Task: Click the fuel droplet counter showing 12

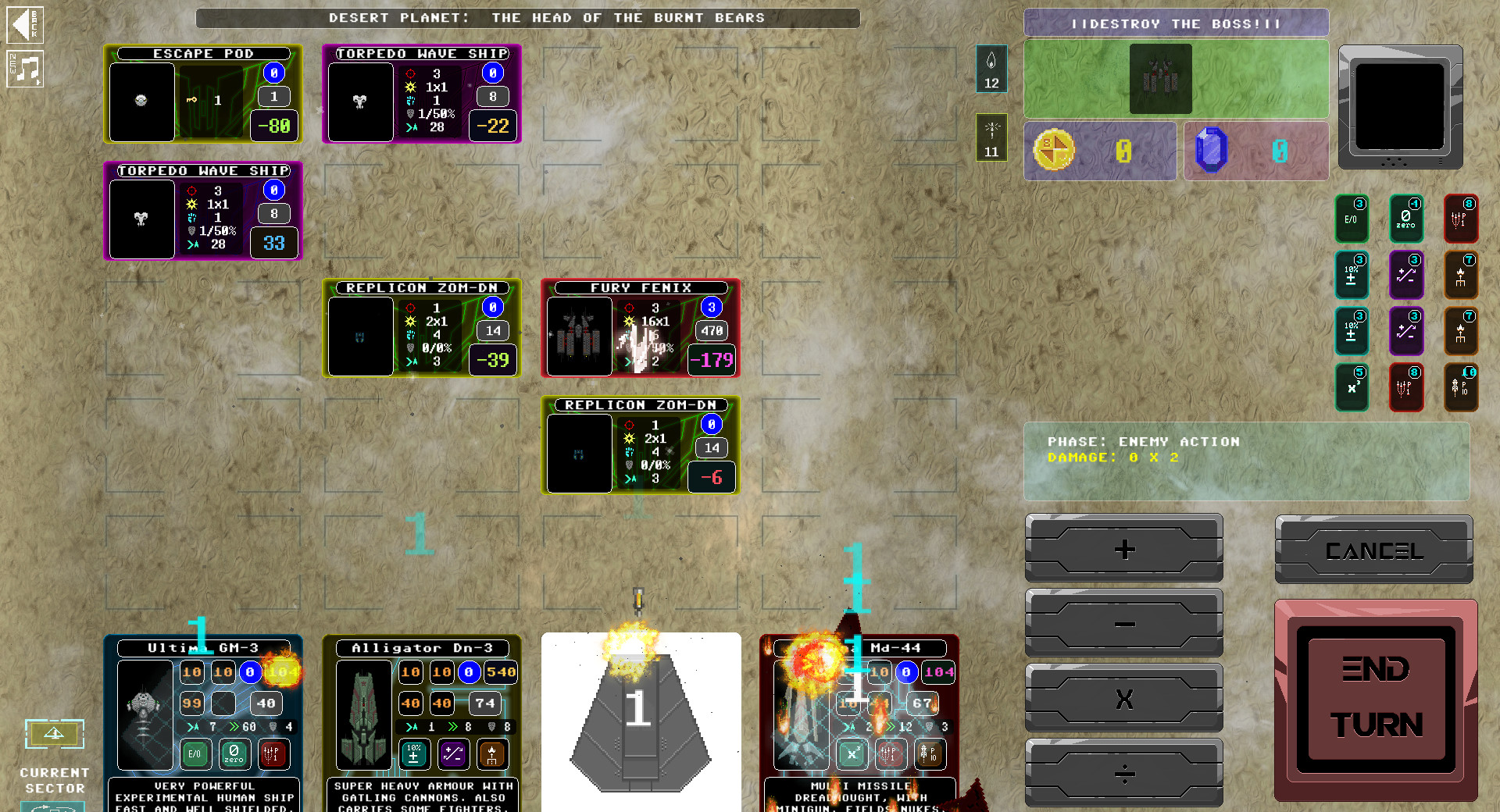Action: [991, 70]
